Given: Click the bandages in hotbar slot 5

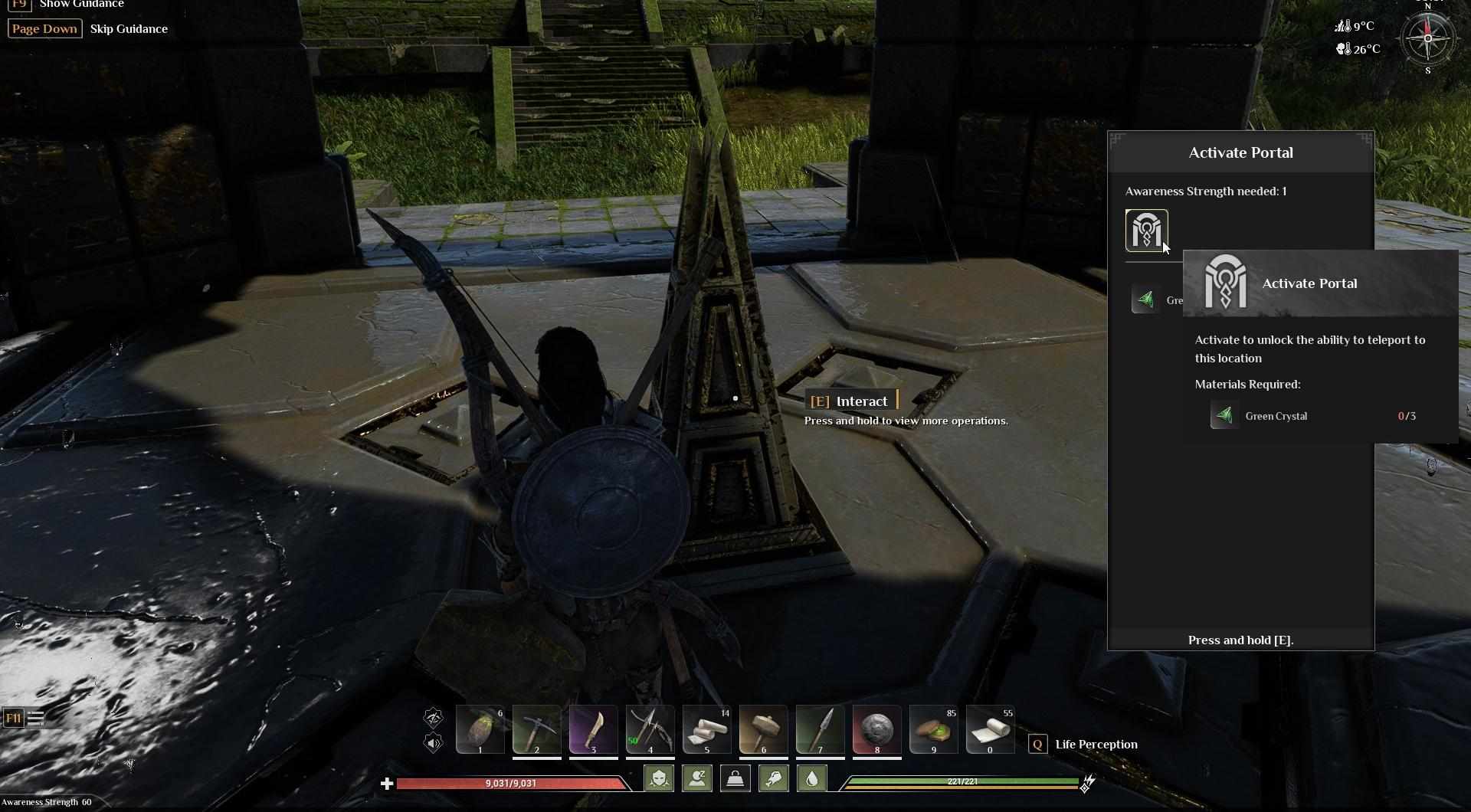Looking at the screenshot, I should click(706, 730).
